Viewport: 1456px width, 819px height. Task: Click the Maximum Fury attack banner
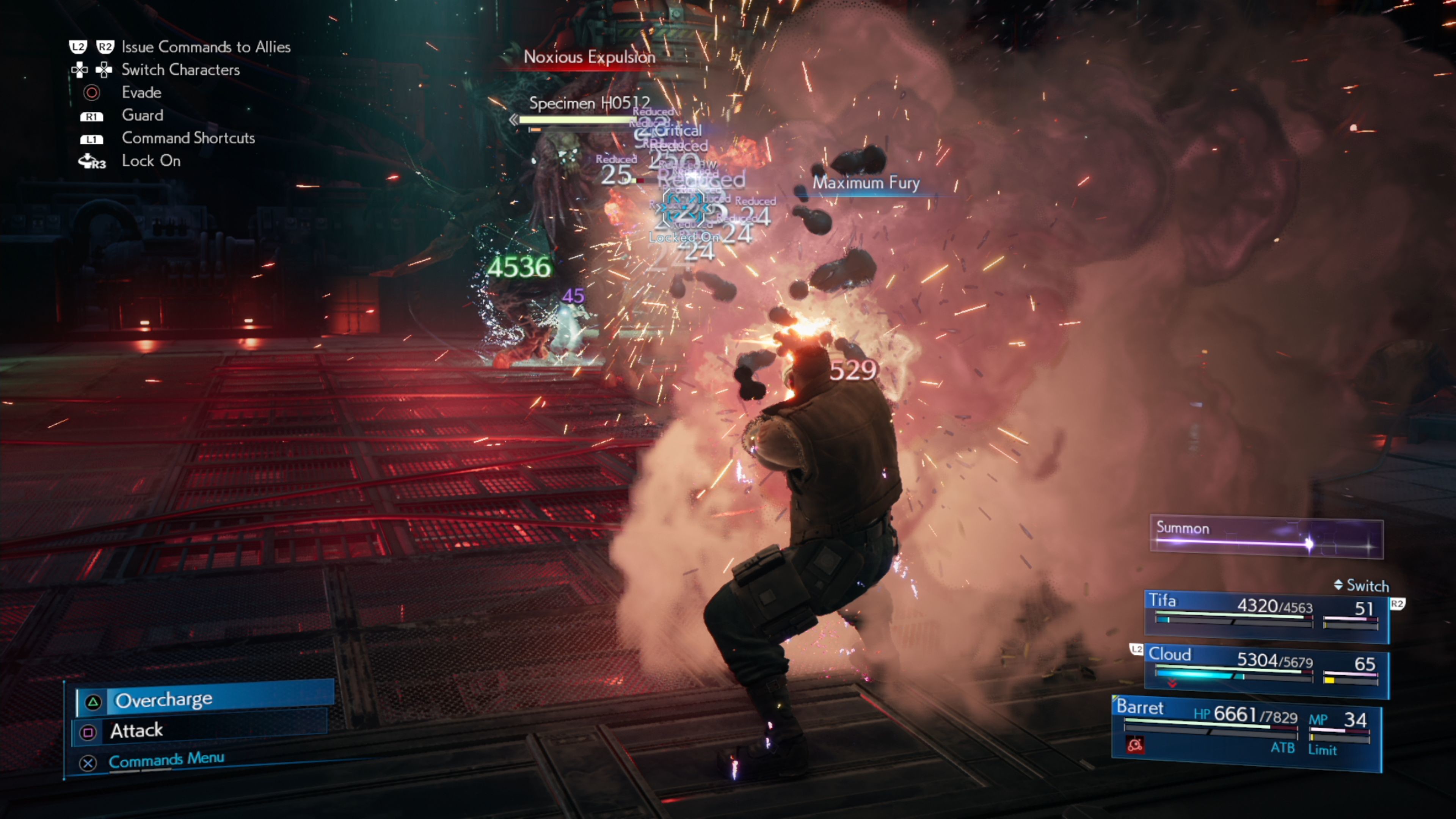pos(866,183)
